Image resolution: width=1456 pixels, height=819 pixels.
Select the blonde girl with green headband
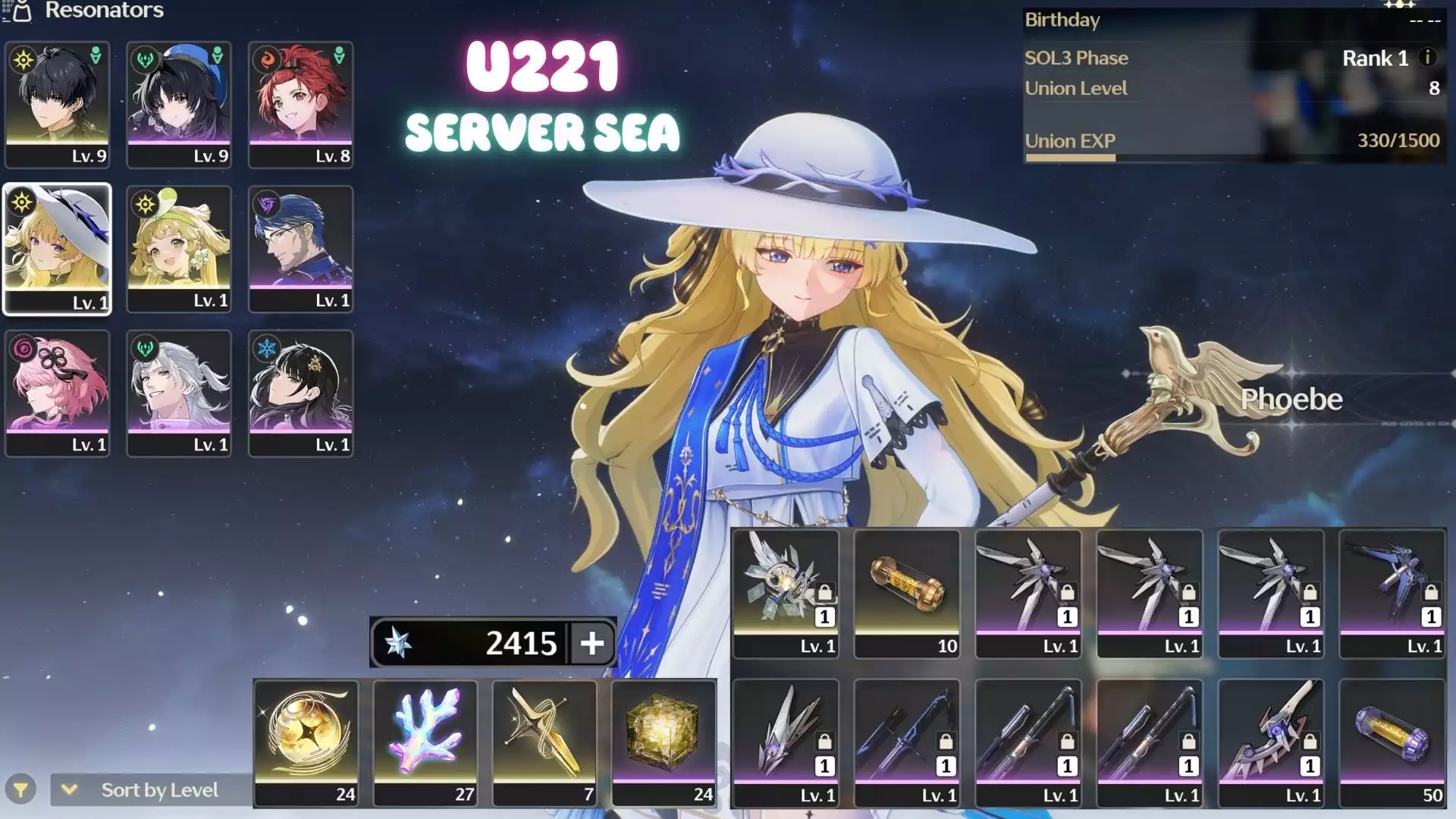[x=179, y=248]
